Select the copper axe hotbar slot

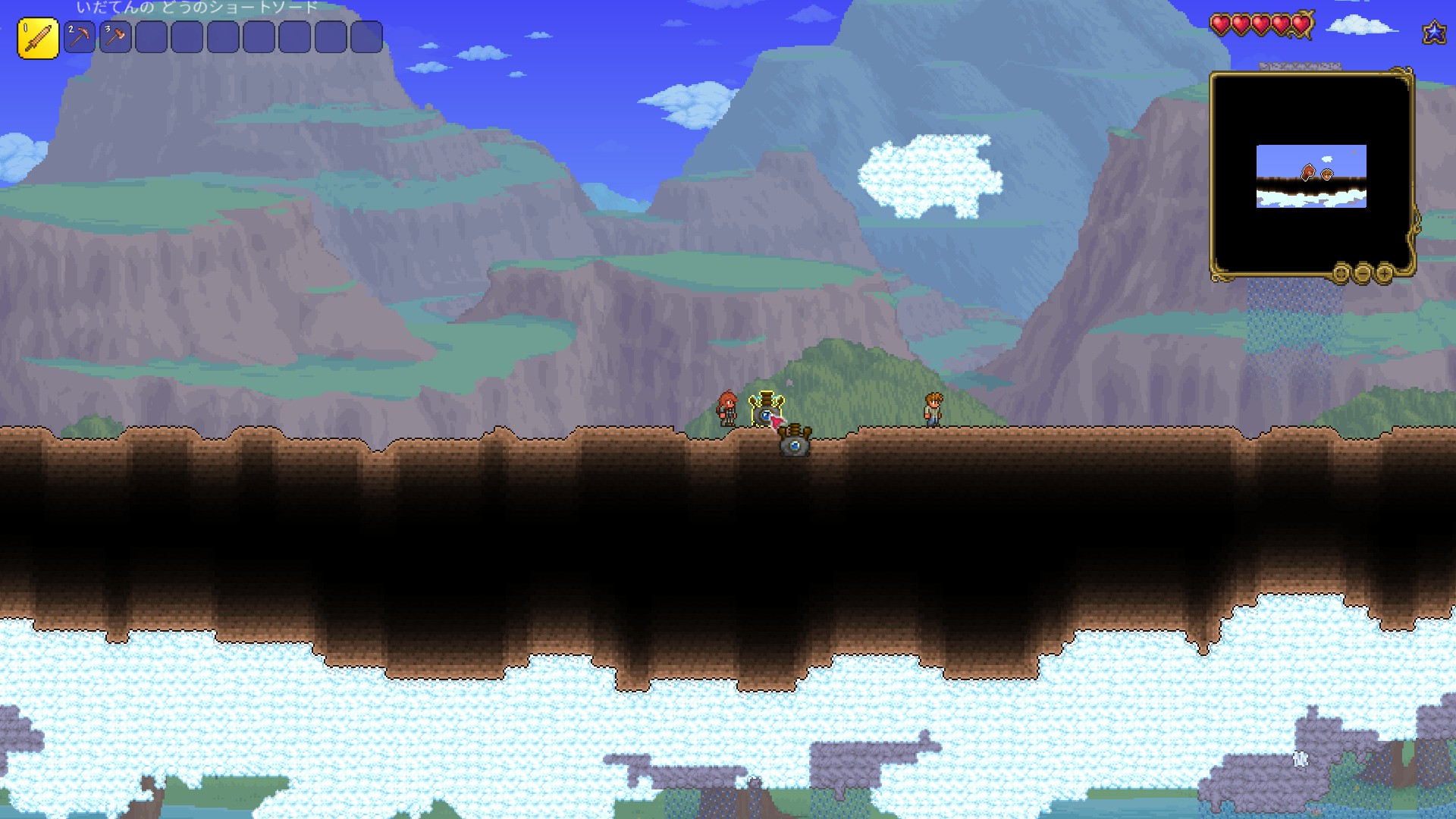[115, 37]
